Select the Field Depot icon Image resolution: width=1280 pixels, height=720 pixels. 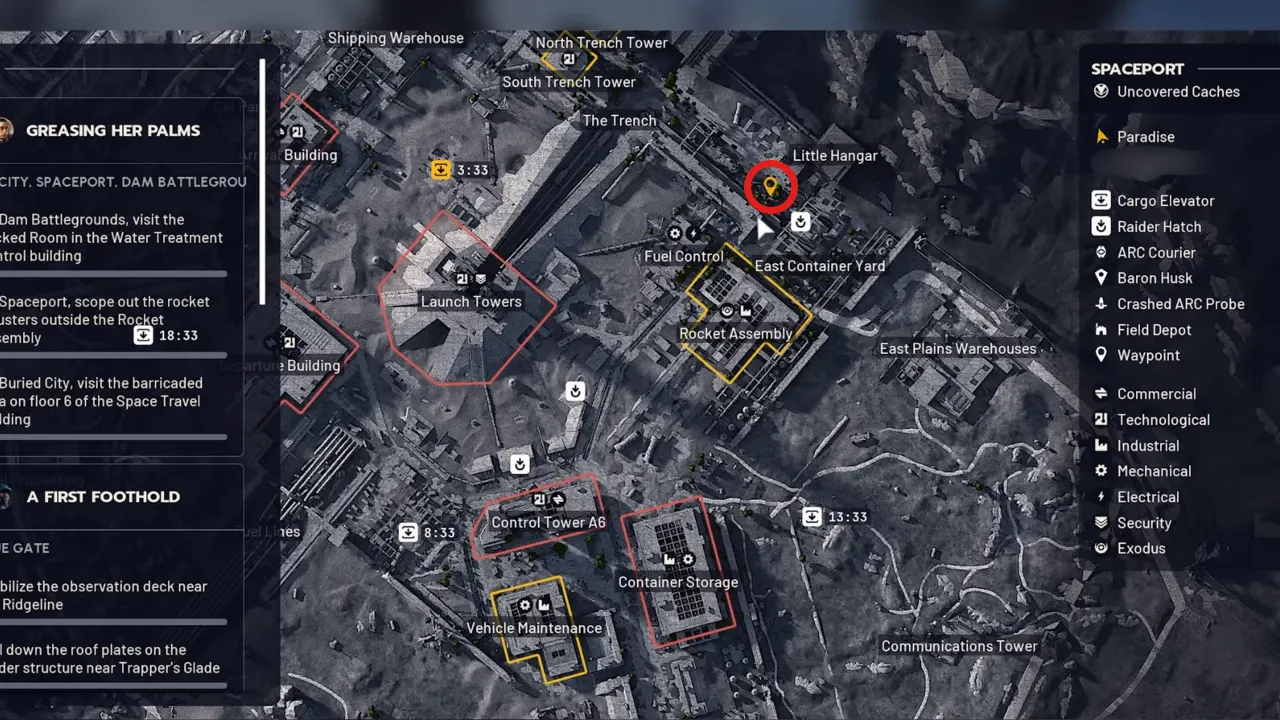pos(1100,329)
